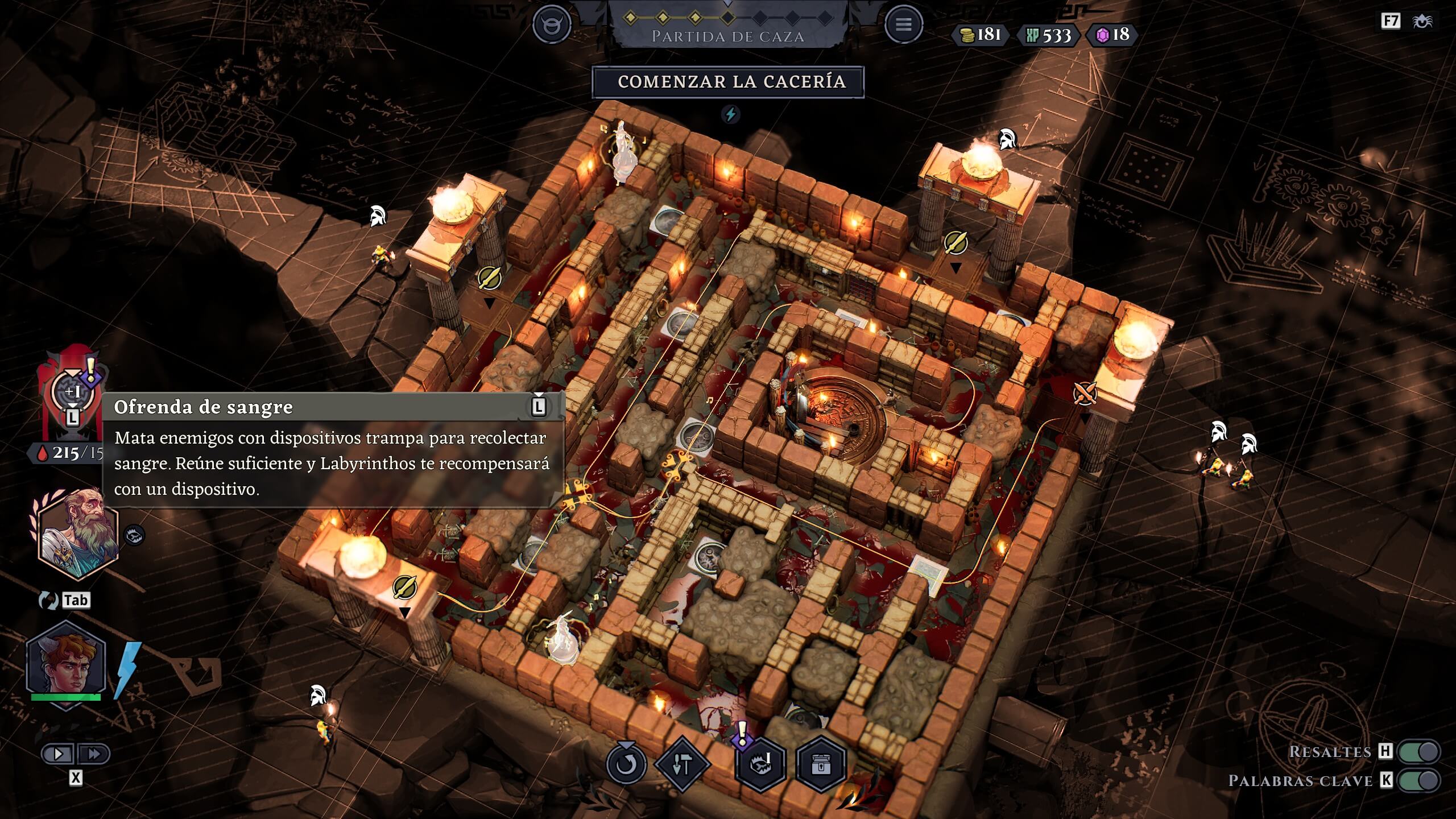This screenshot has height=819, width=1456.
Task: Click the swap characters arrows icon
Action: (48, 601)
